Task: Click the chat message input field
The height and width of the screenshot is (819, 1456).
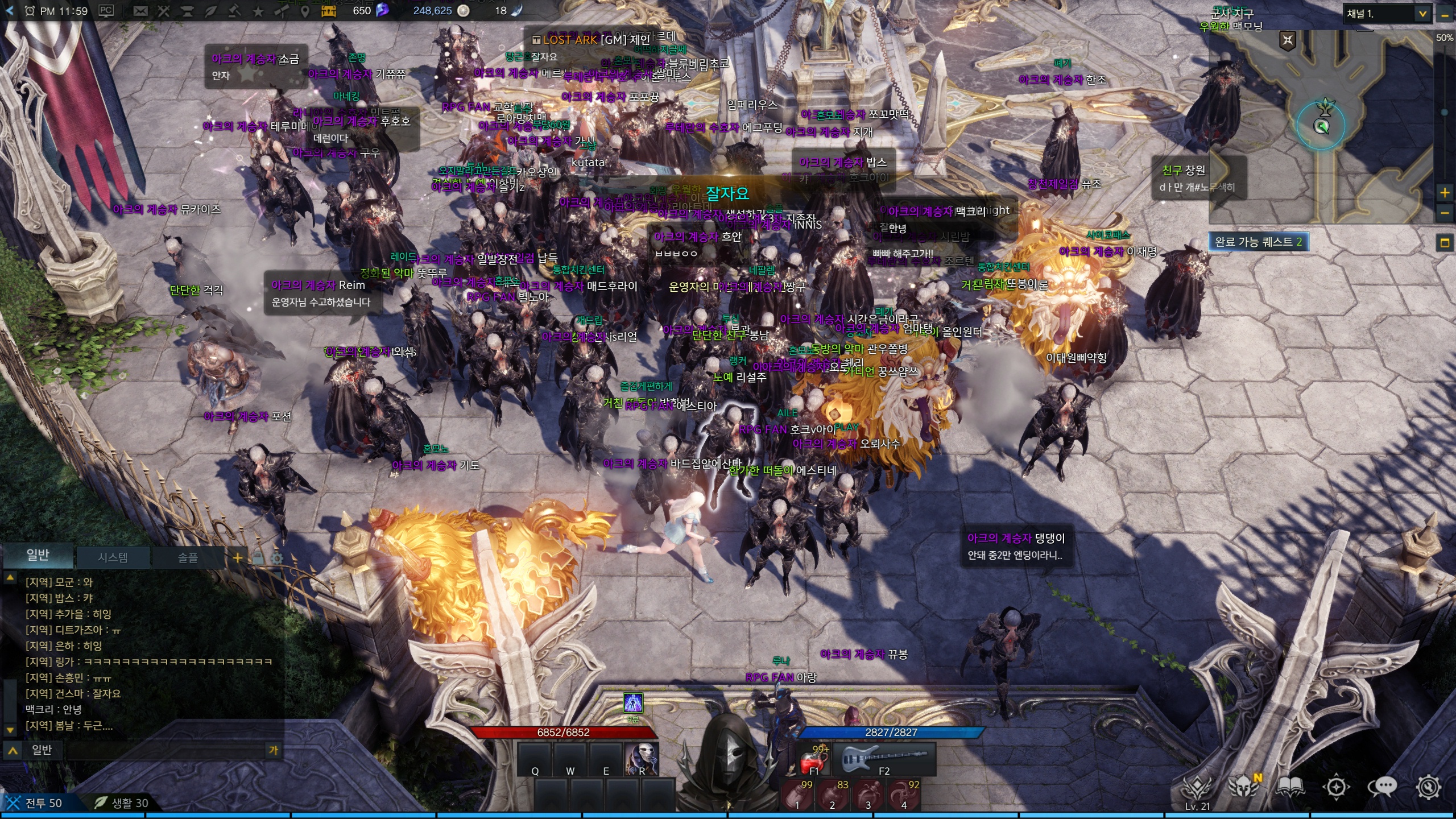Action: (x=165, y=750)
